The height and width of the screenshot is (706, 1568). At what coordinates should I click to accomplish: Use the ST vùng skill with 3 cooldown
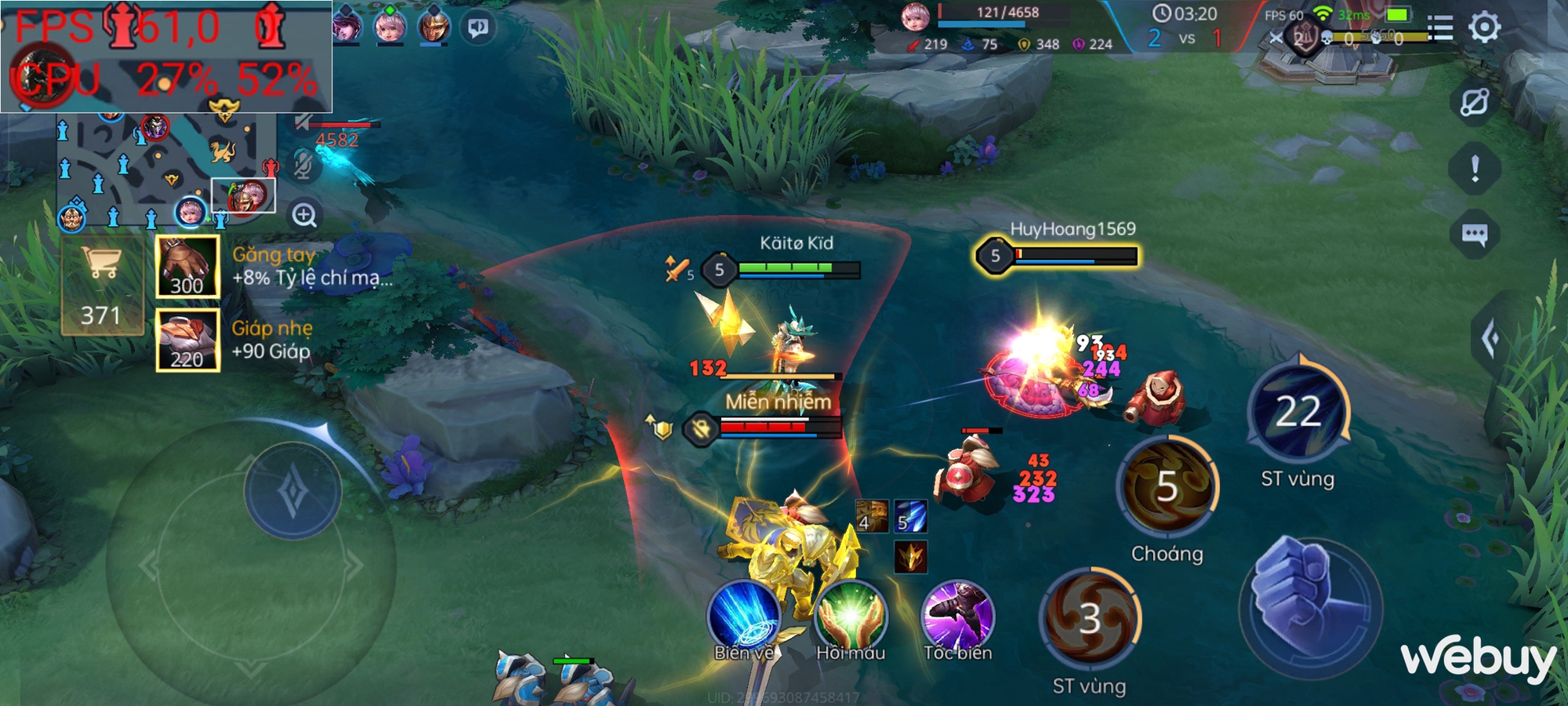click(1090, 619)
